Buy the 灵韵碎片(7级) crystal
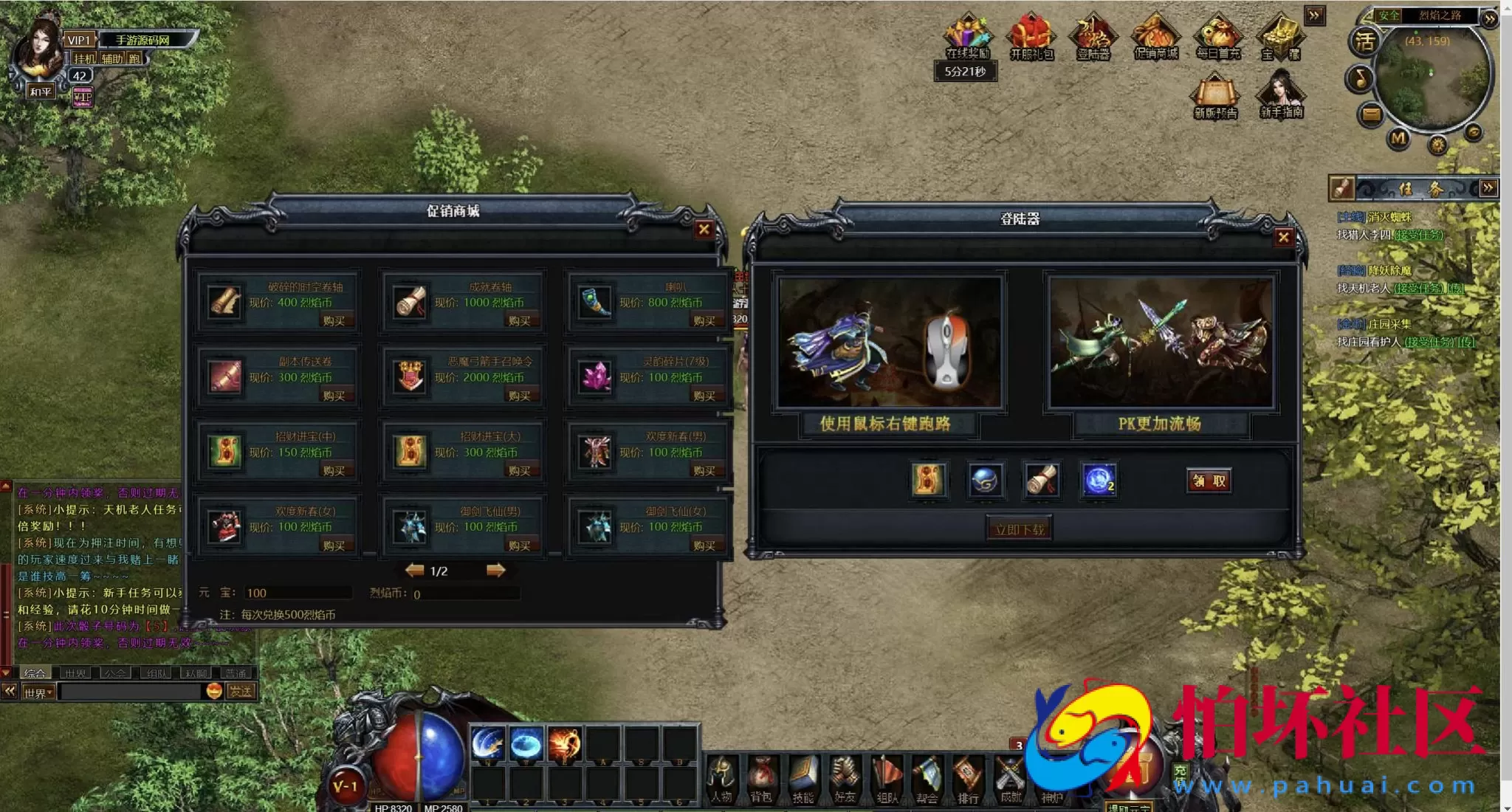1512x812 pixels. coord(704,396)
